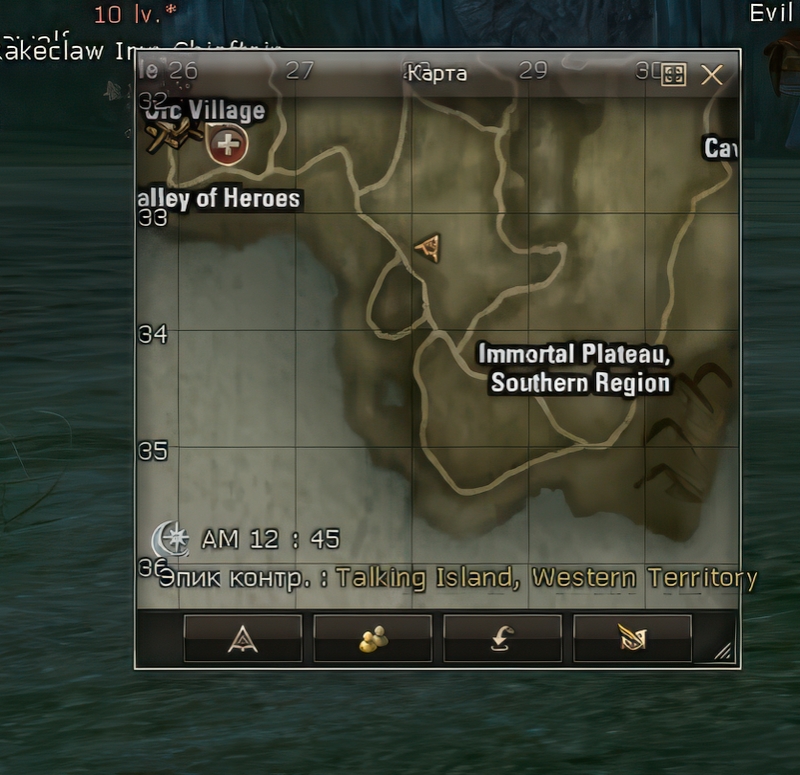
Task: Close the Карта map window
Action: click(x=711, y=75)
